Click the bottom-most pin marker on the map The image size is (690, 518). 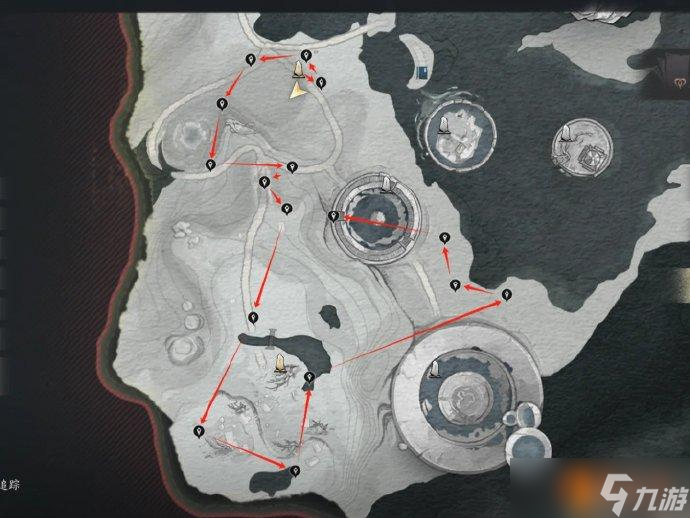[294, 470]
